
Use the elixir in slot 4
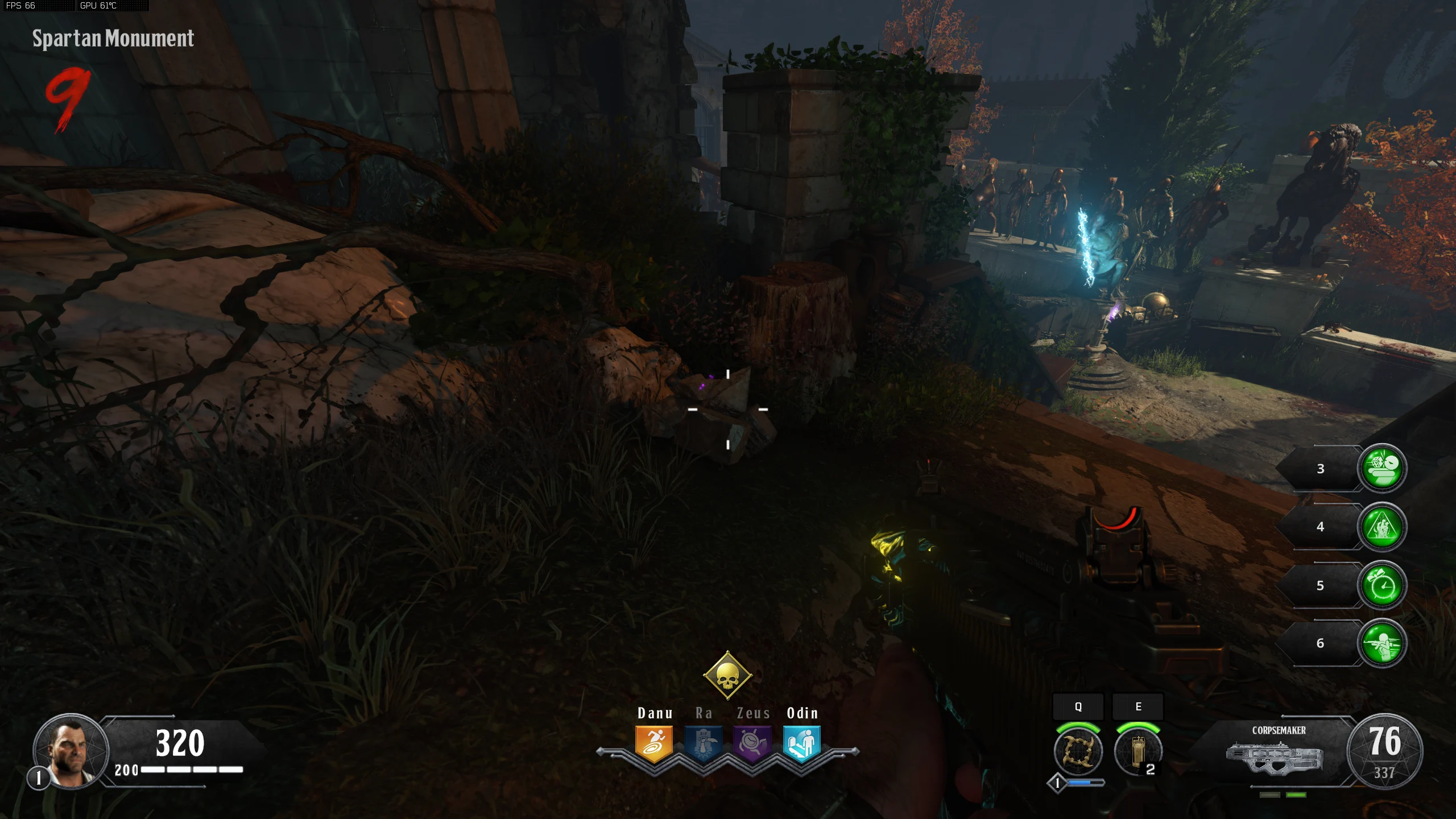(x=1381, y=527)
